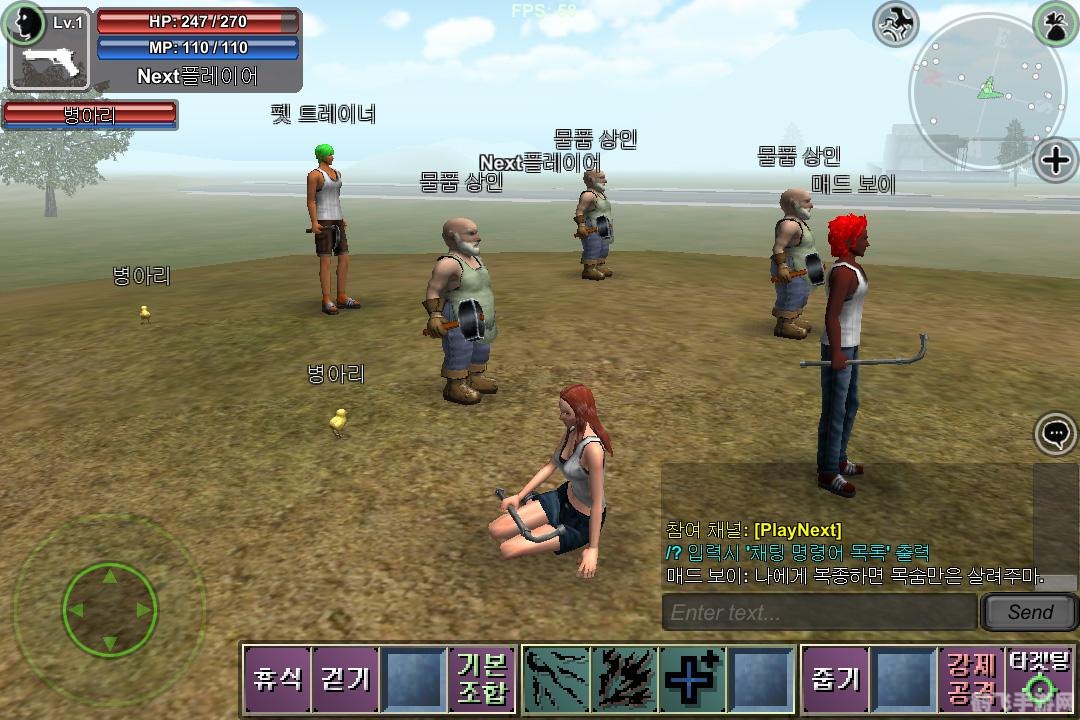This screenshot has height=720, width=1080.
Task: Use the blue cross heal skill
Action: (692, 679)
